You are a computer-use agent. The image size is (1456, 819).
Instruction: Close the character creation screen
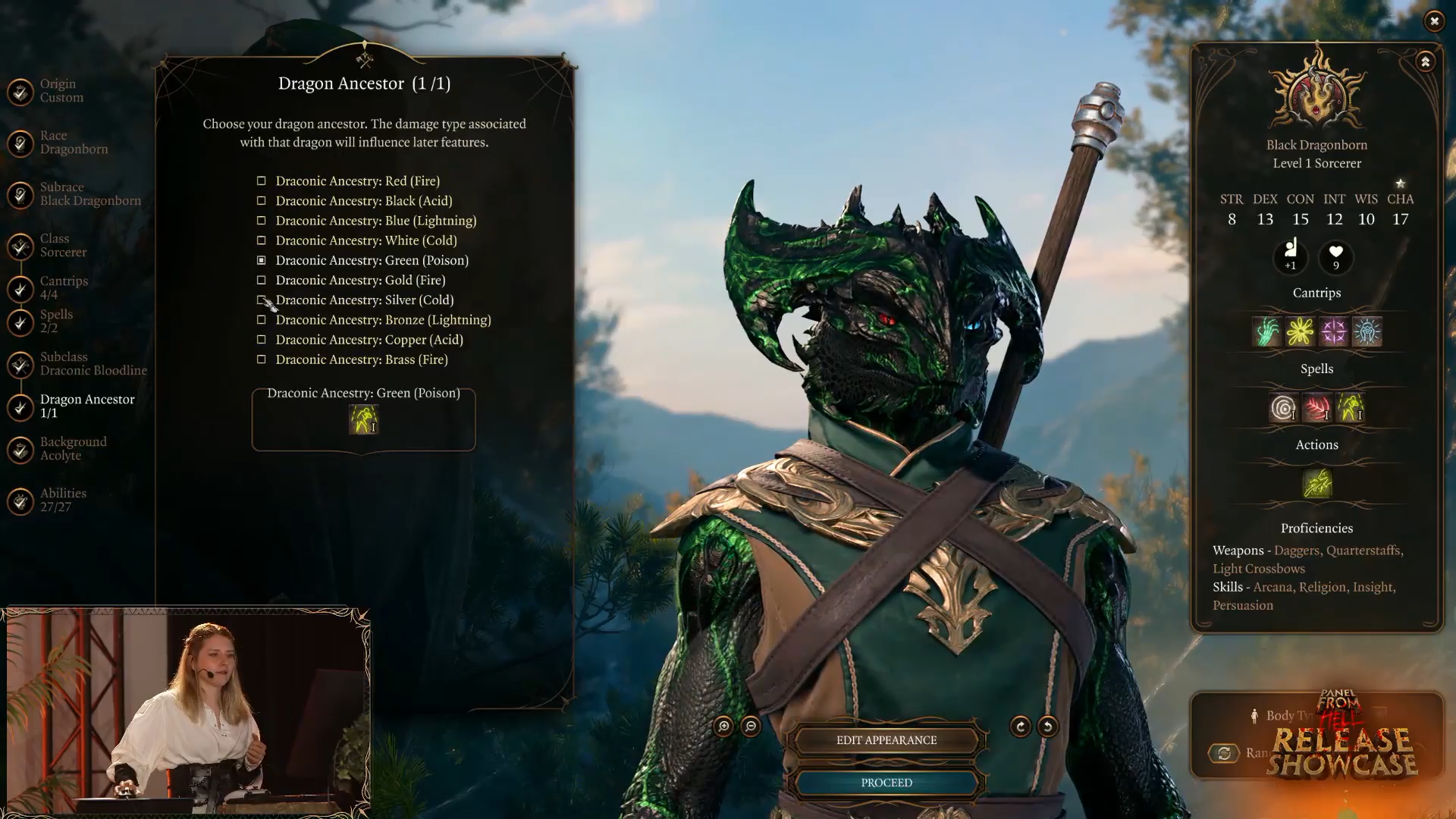click(x=1434, y=21)
